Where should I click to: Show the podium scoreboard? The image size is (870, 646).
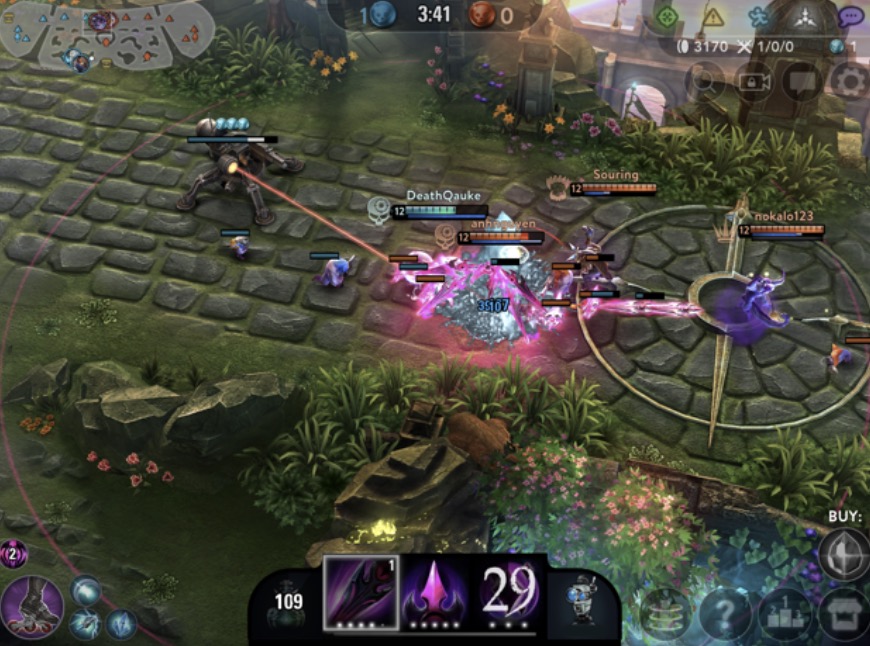click(784, 613)
